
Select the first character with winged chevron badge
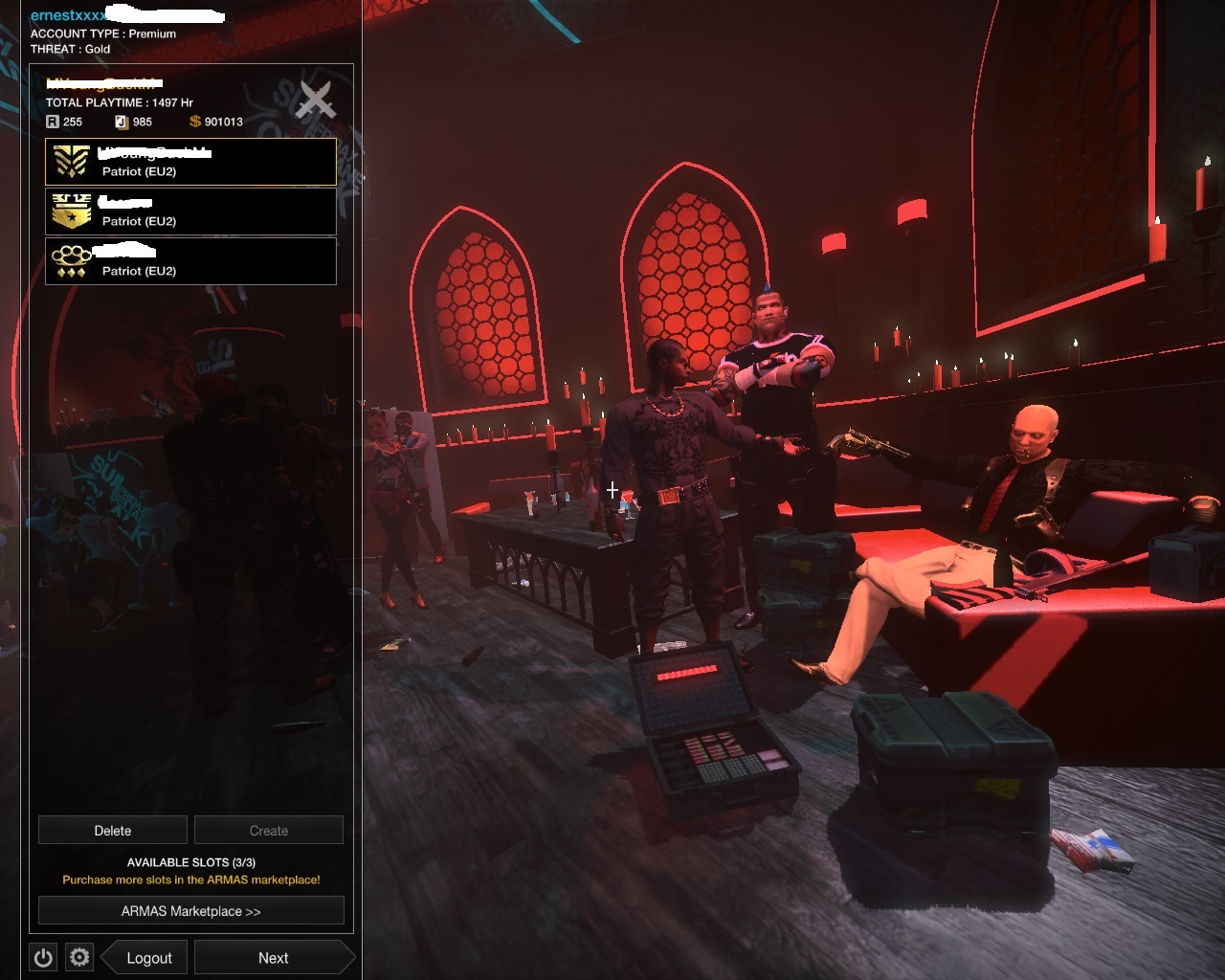(190, 162)
